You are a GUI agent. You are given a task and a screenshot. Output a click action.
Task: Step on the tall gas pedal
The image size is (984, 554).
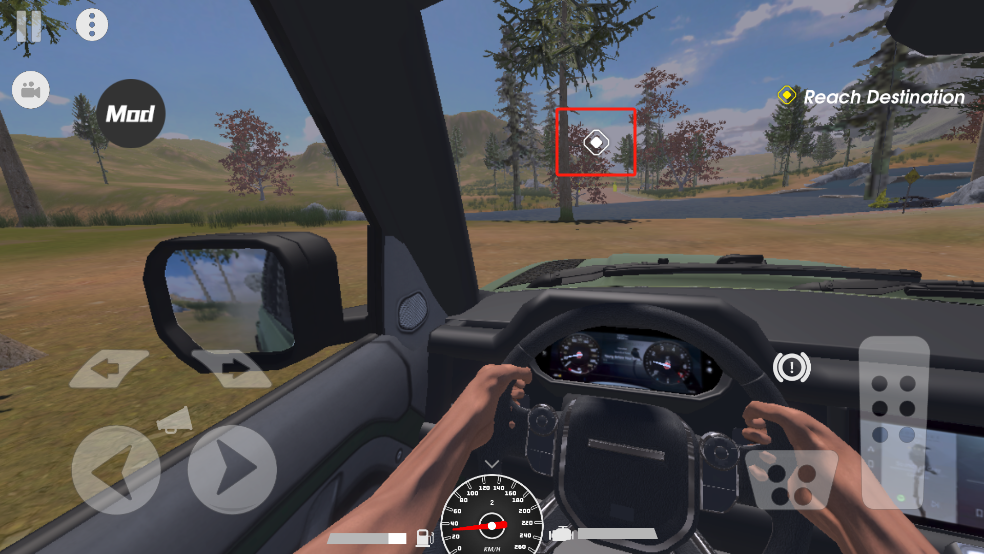[893, 420]
